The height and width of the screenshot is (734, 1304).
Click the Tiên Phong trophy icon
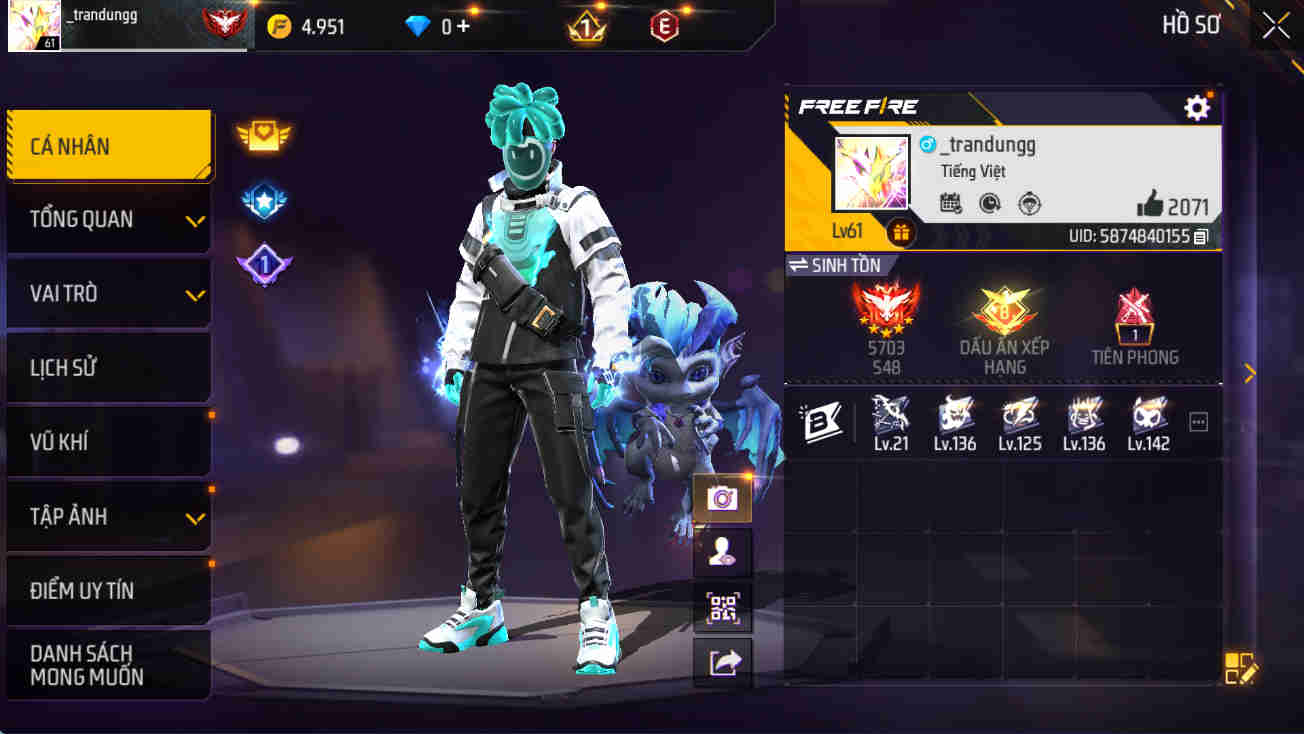click(1135, 320)
